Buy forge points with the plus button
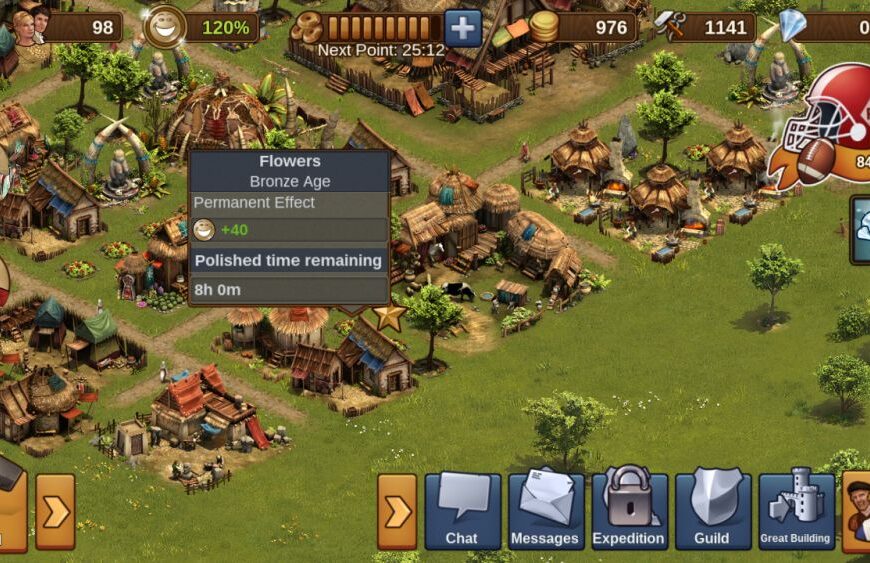Viewport: 870px width, 563px height. point(462,28)
